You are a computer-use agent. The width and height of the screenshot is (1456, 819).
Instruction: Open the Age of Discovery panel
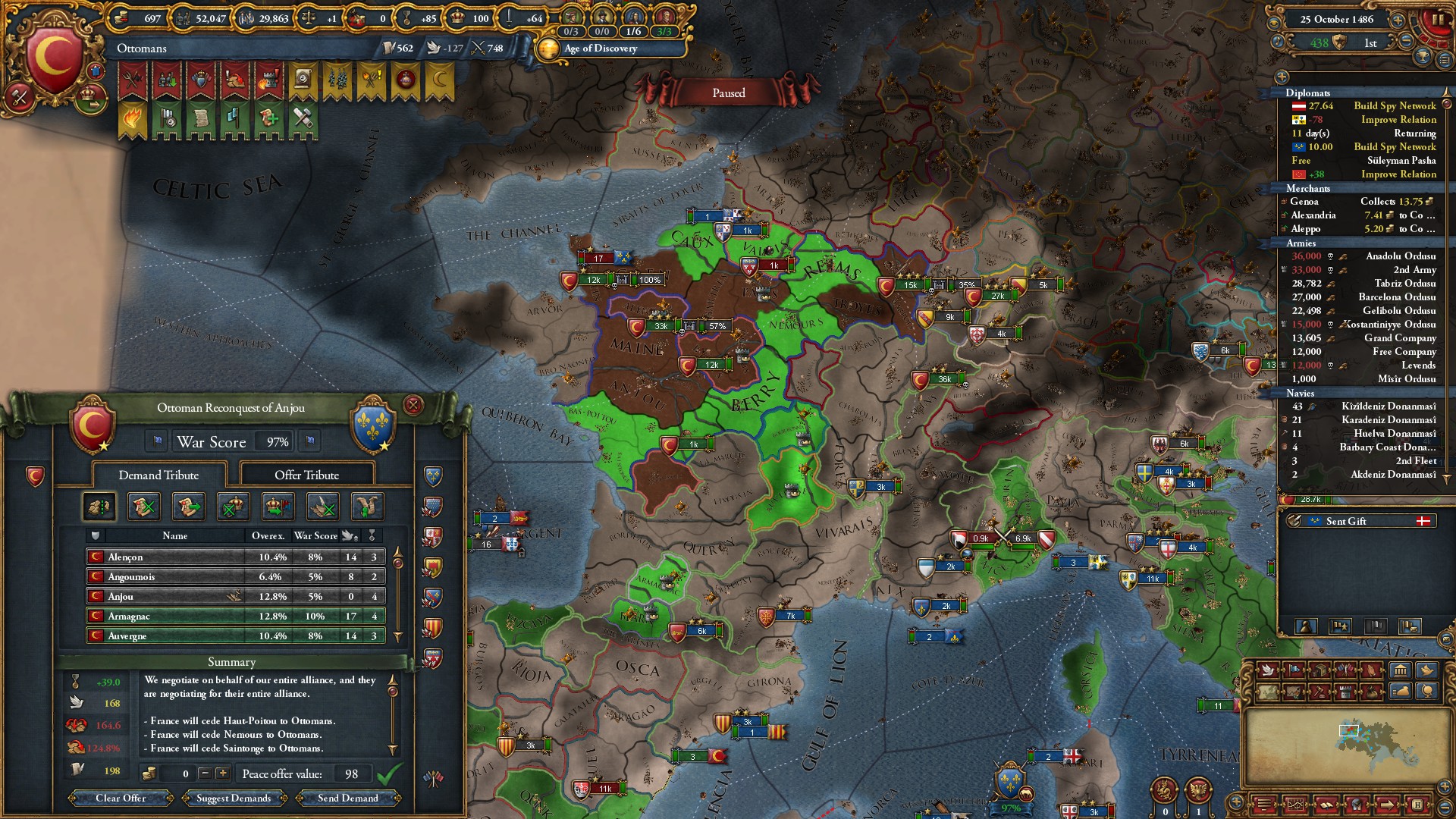601,49
